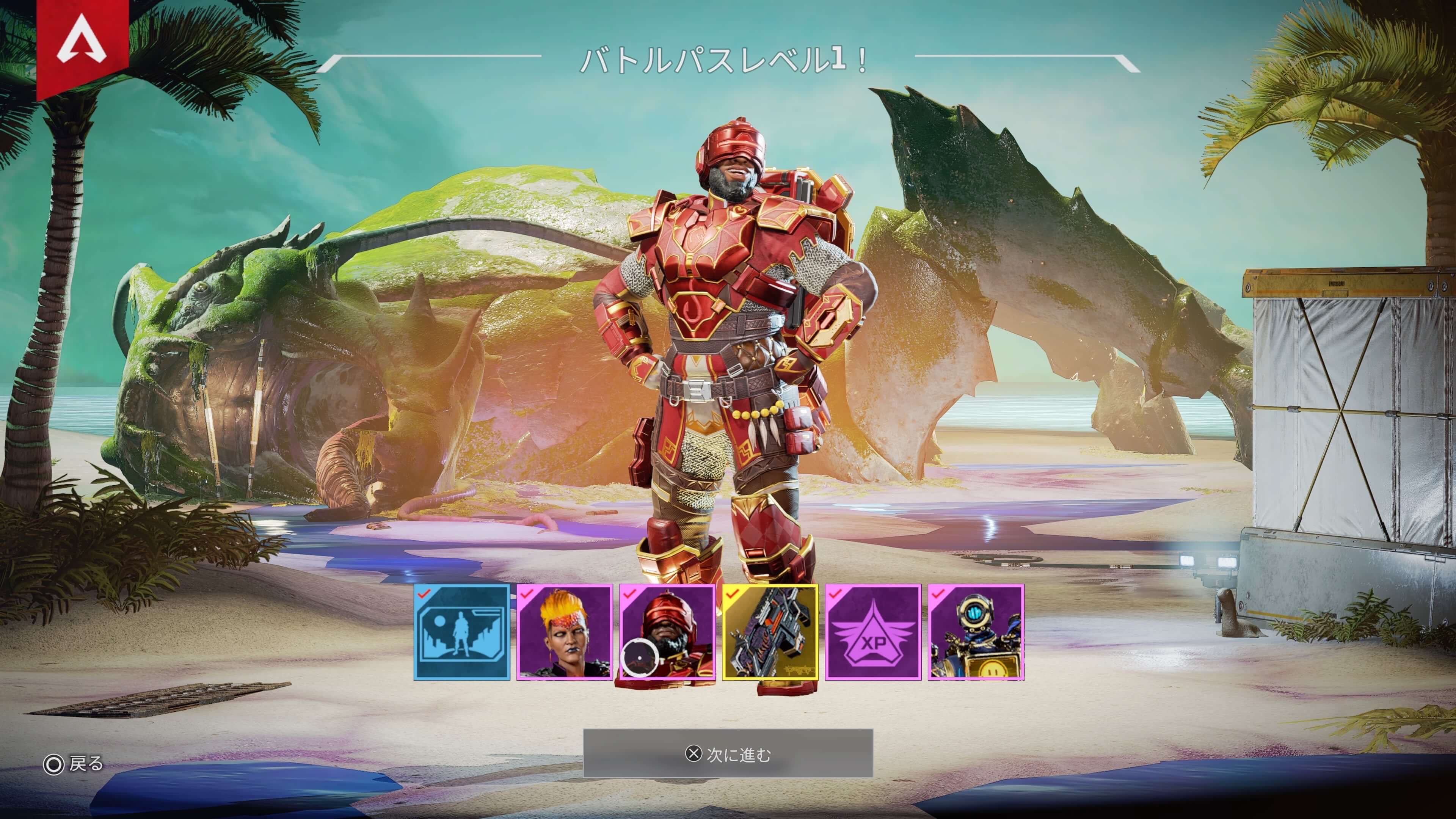Image resolution: width=1456 pixels, height=819 pixels.
Task: Select the blue loading screen reward tile
Action: 462,632
